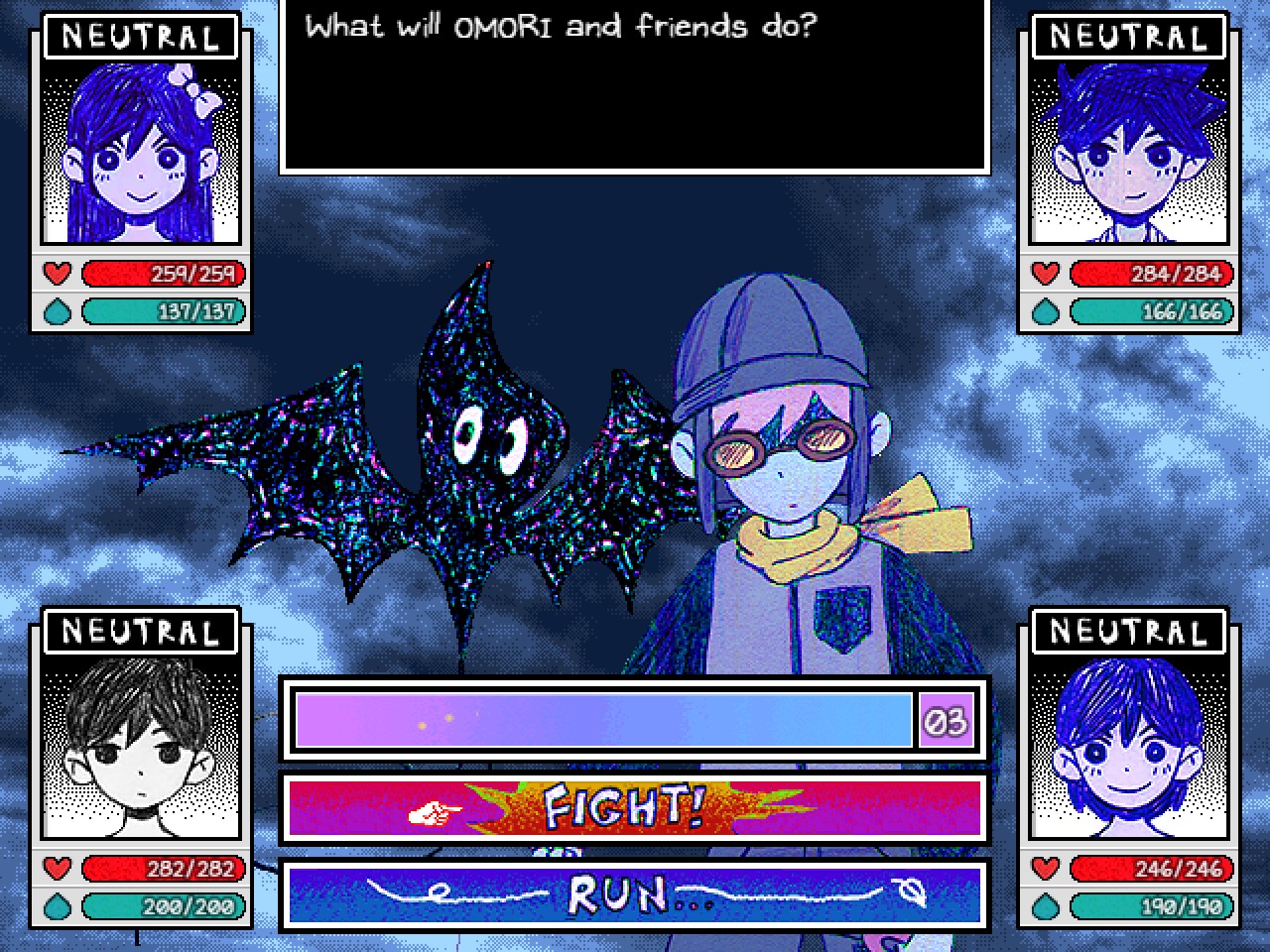Click the NEUTRAL label above Kel's portrait
Image resolution: width=1270 pixels, height=952 pixels.
(x=1127, y=631)
